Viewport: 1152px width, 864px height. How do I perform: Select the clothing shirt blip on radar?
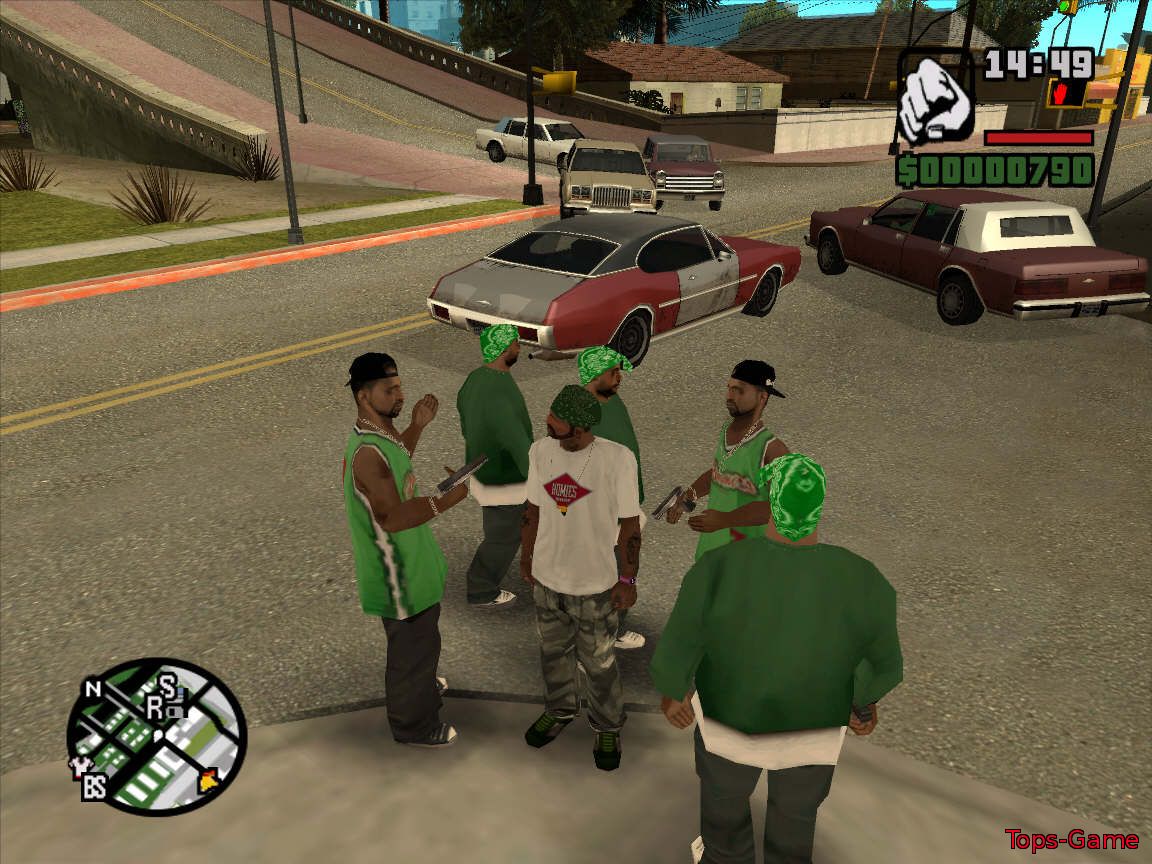(x=77, y=765)
